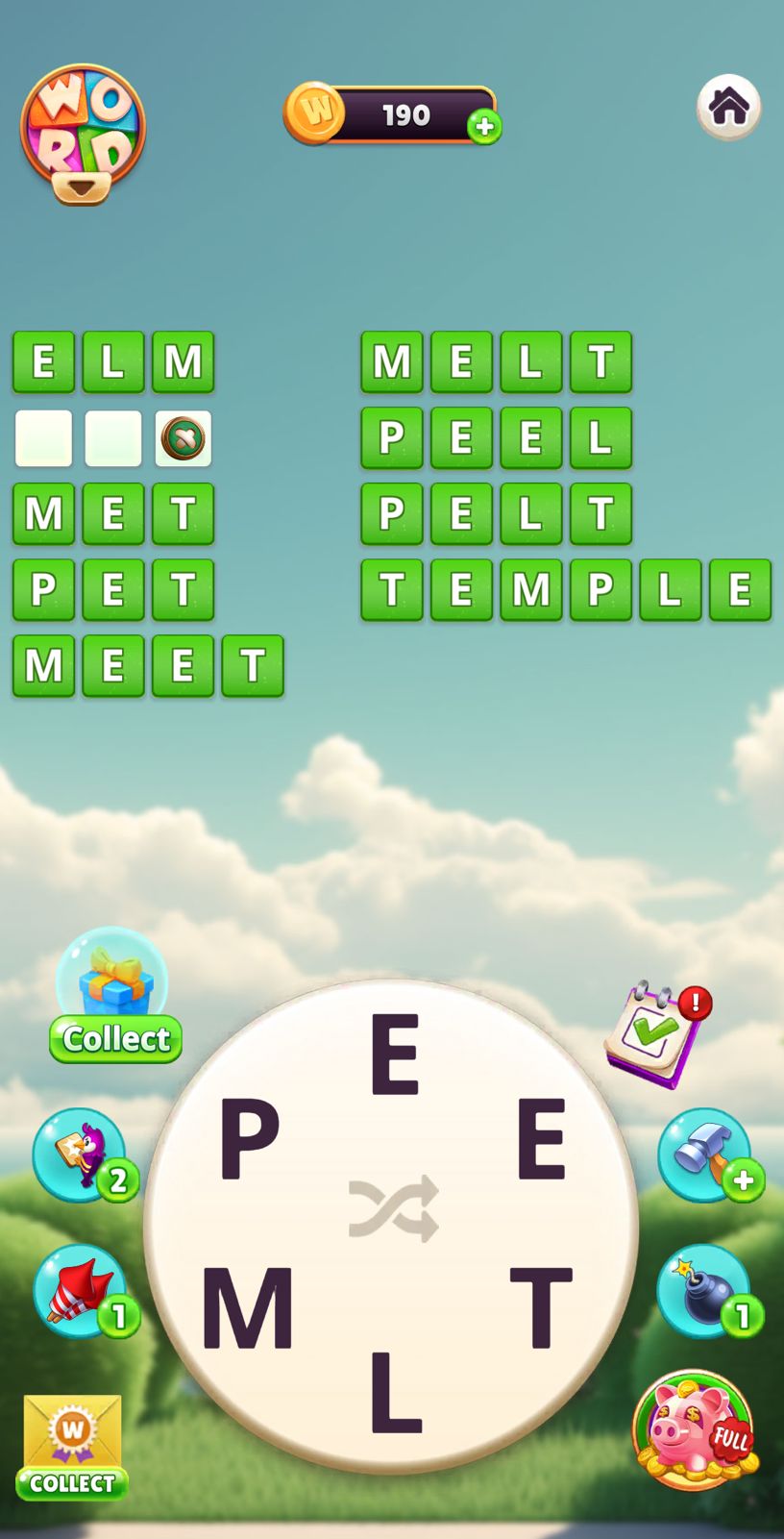Shuffle the letter wheel
The width and height of the screenshot is (784, 1539).
(x=393, y=1207)
